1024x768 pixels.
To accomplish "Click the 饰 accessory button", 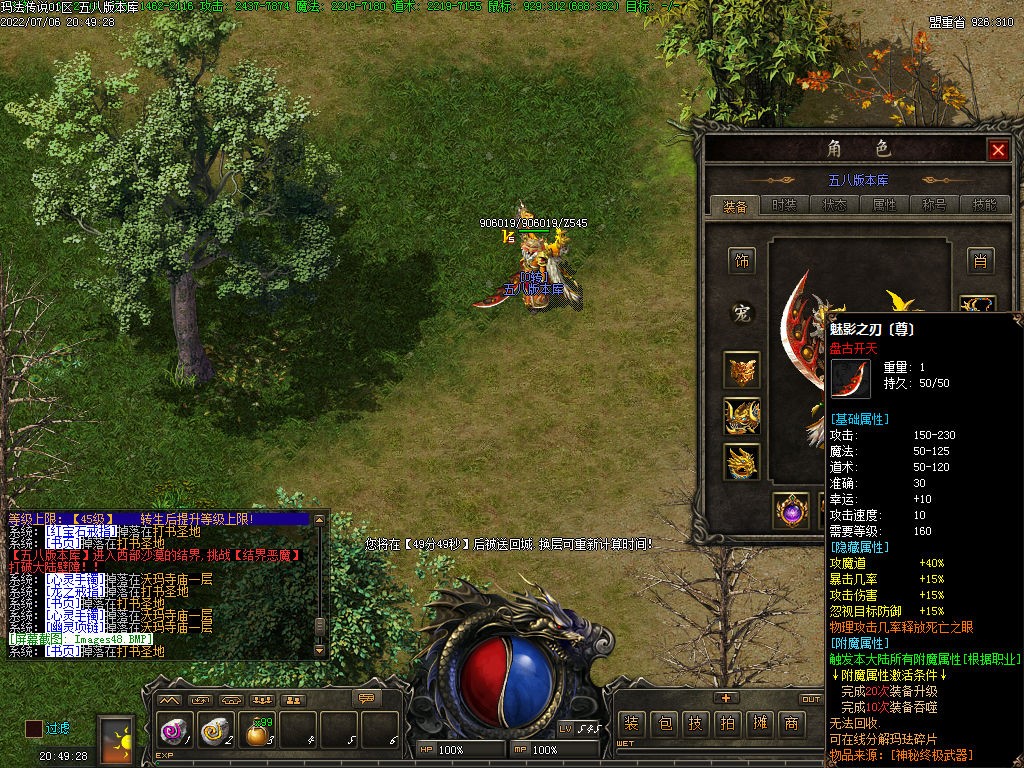I will 742,261.
